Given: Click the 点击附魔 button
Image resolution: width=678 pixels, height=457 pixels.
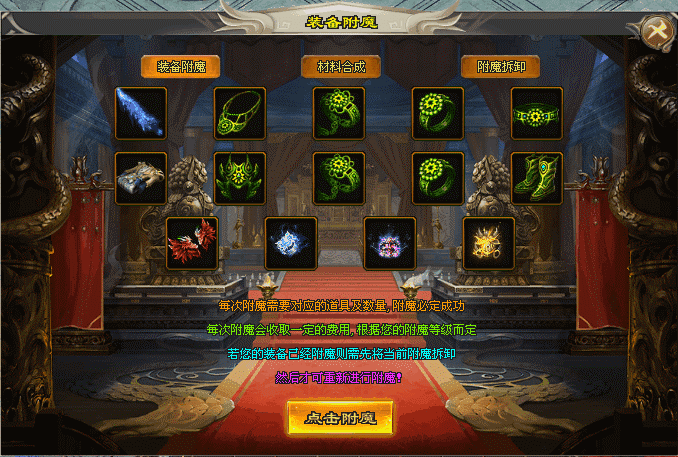Looking at the screenshot, I should pyautogui.click(x=340, y=418).
